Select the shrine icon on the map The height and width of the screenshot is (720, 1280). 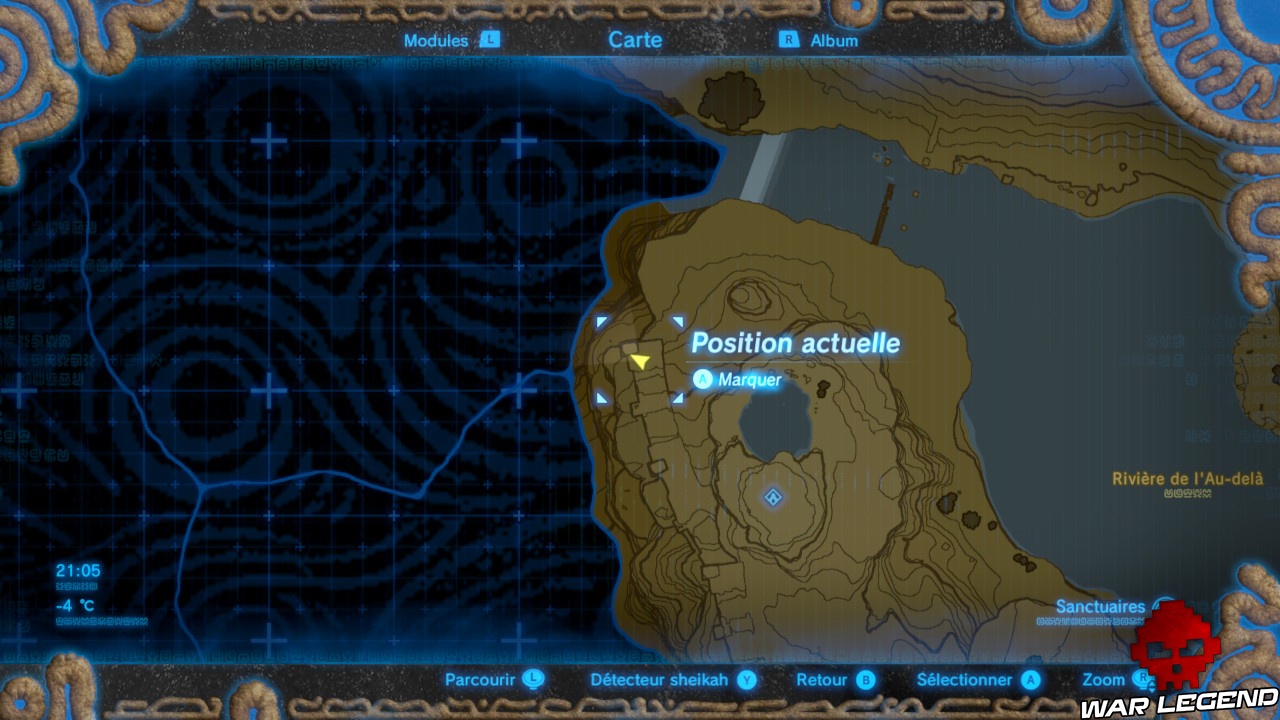coord(771,495)
